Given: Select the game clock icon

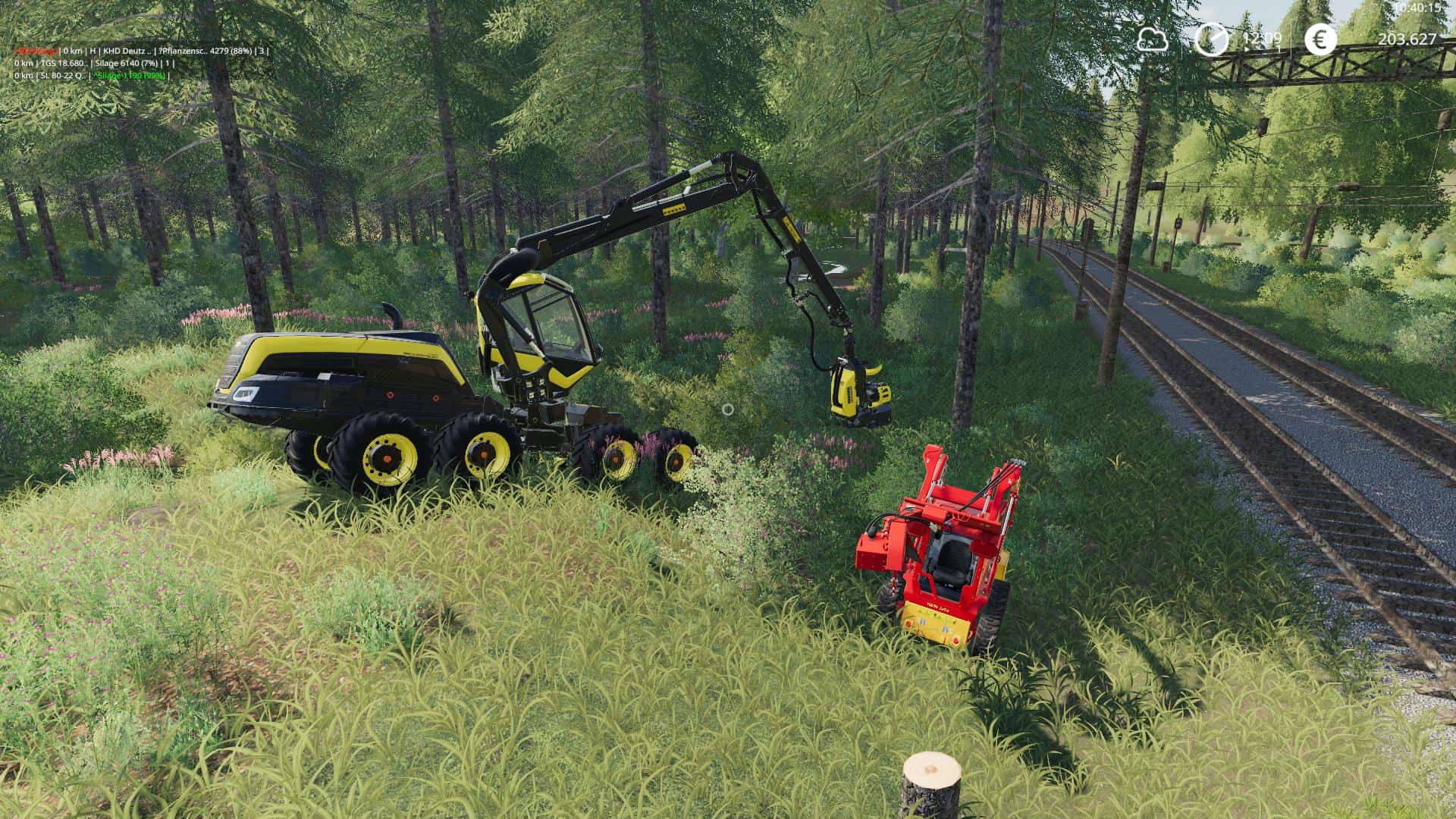Looking at the screenshot, I should (1211, 39).
